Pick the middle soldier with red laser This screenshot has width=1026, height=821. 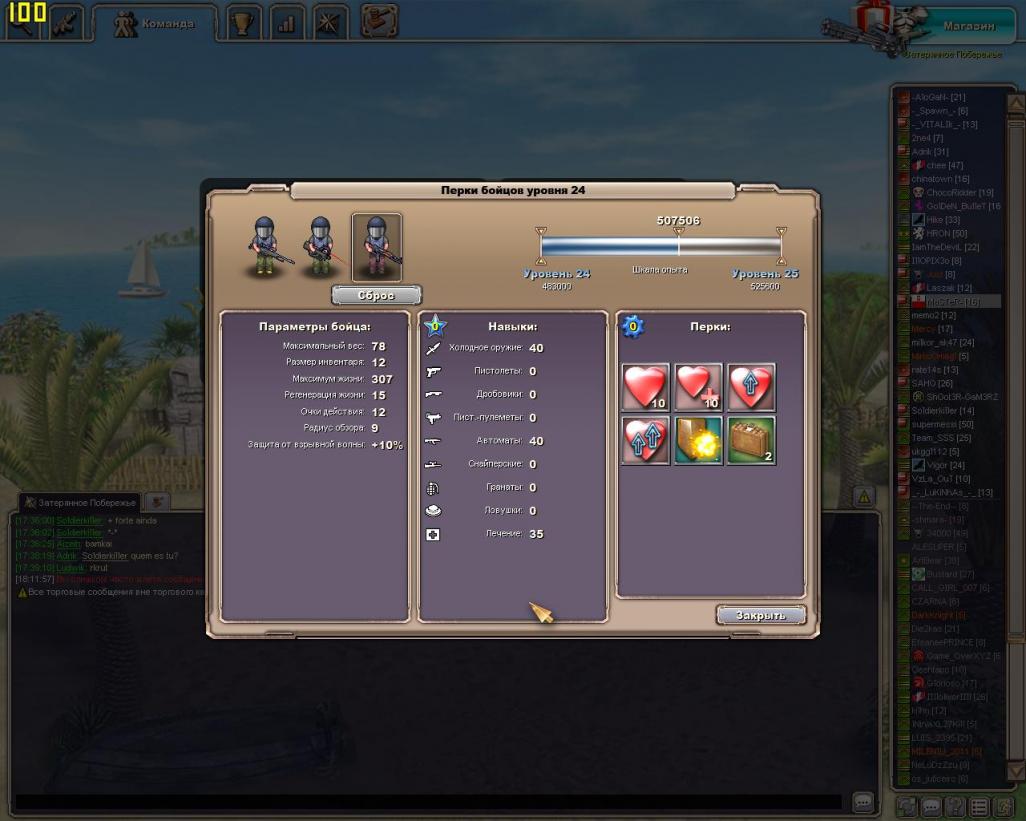pyautogui.click(x=320, y=246)
